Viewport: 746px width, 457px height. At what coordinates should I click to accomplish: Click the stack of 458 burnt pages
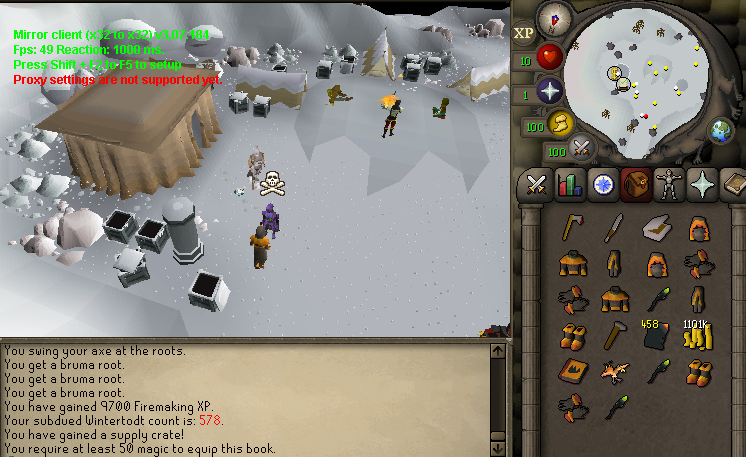click(x=655, y=336)
